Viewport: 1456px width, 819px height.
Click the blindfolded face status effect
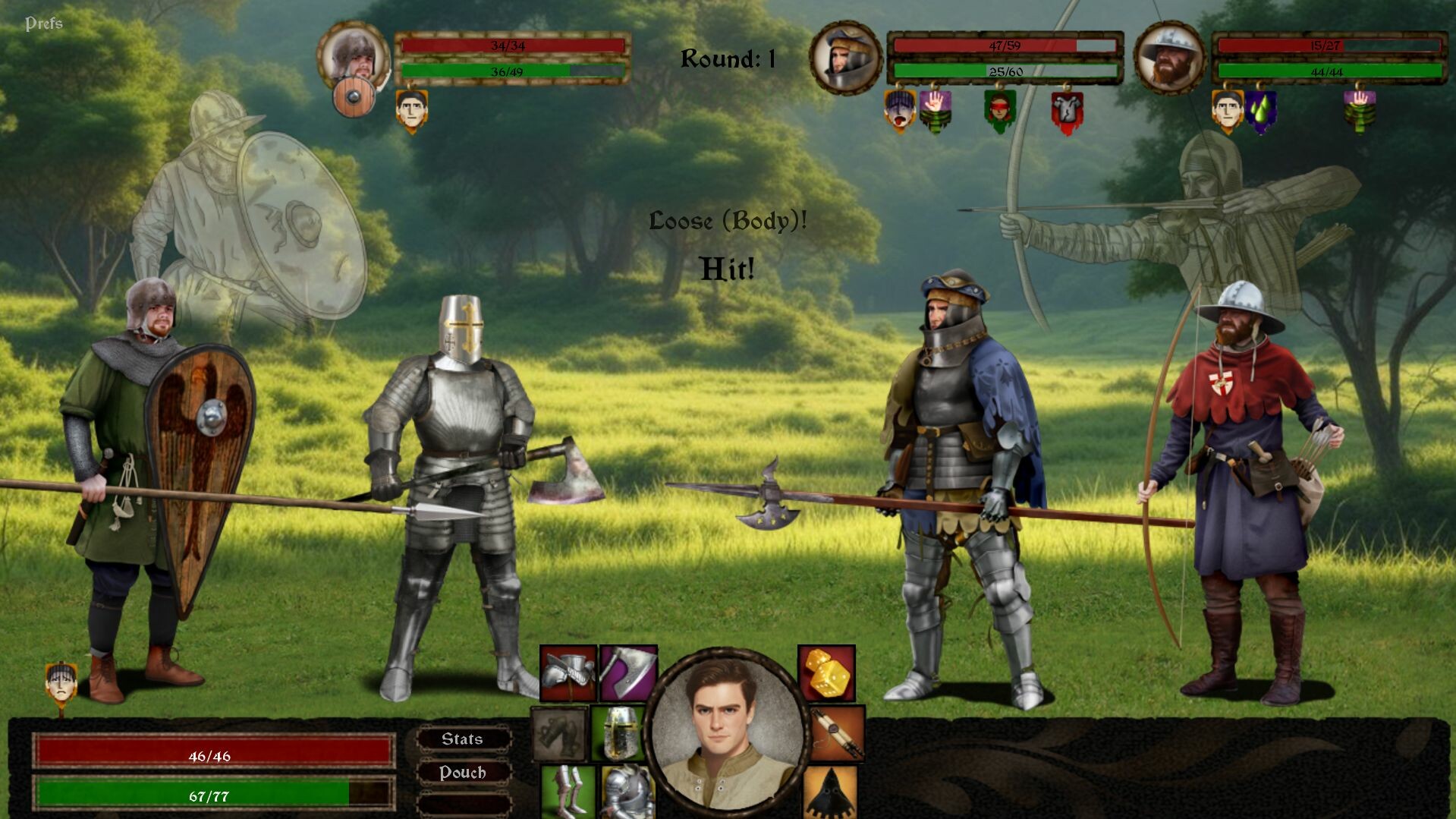[998, 109]
